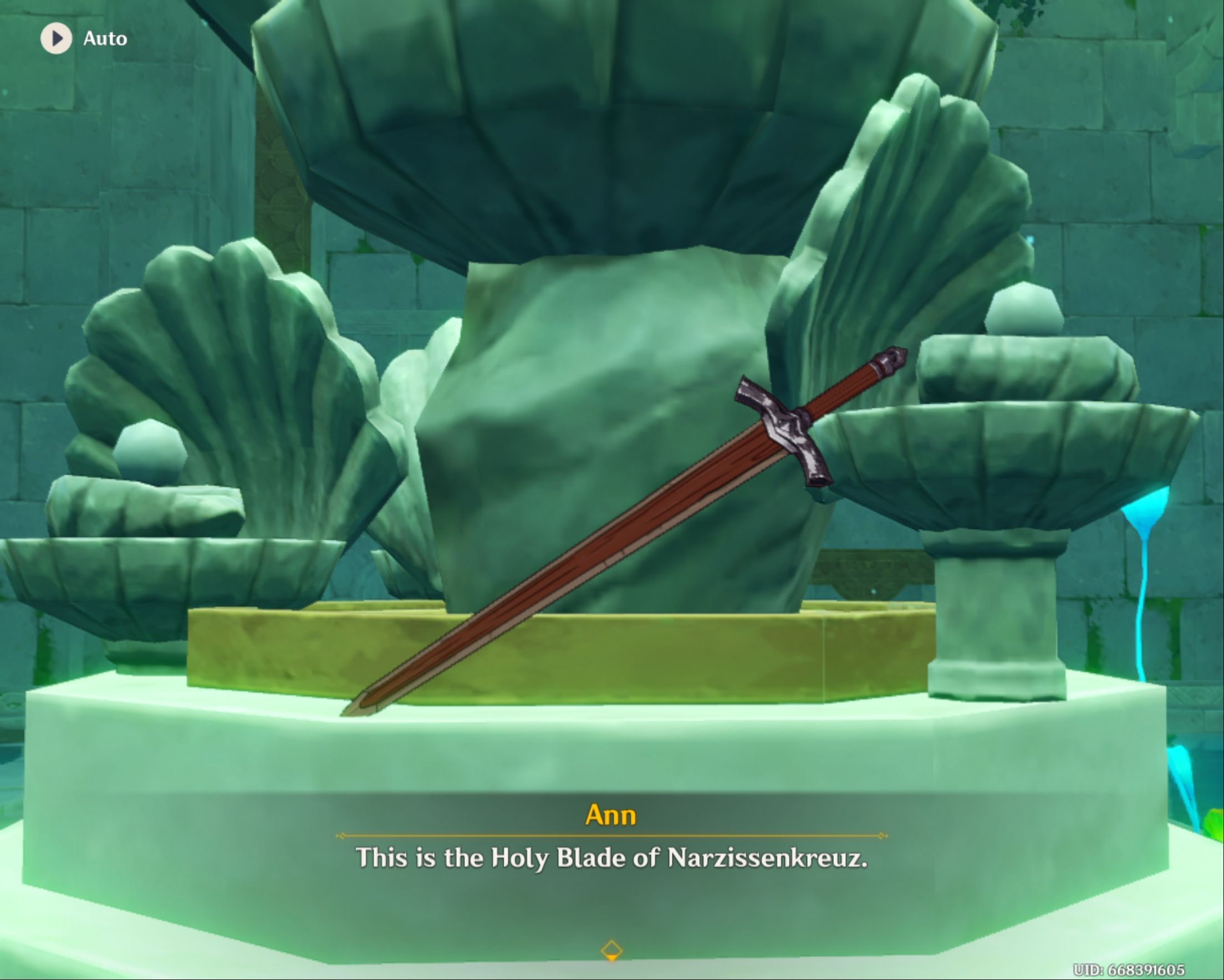The width and height of the screenshot is (1224, 980).
Task: Click the white circle behind the play icon
Action: click(55, 39)
